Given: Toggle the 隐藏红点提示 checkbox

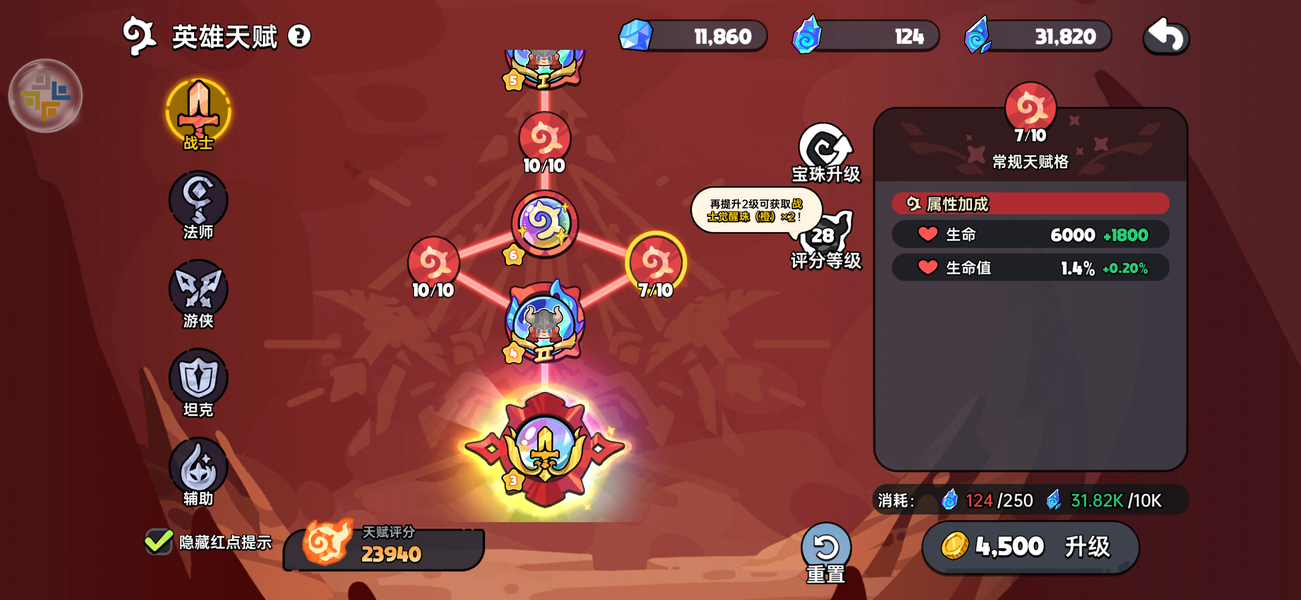Looking at the screenshot, I should tap(159, 542).
